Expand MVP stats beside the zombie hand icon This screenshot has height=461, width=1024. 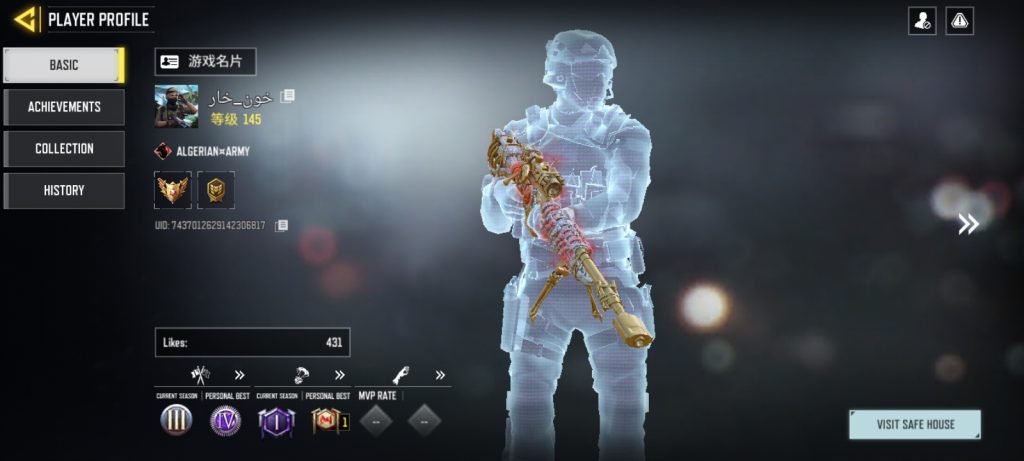(x=440, y=376)
